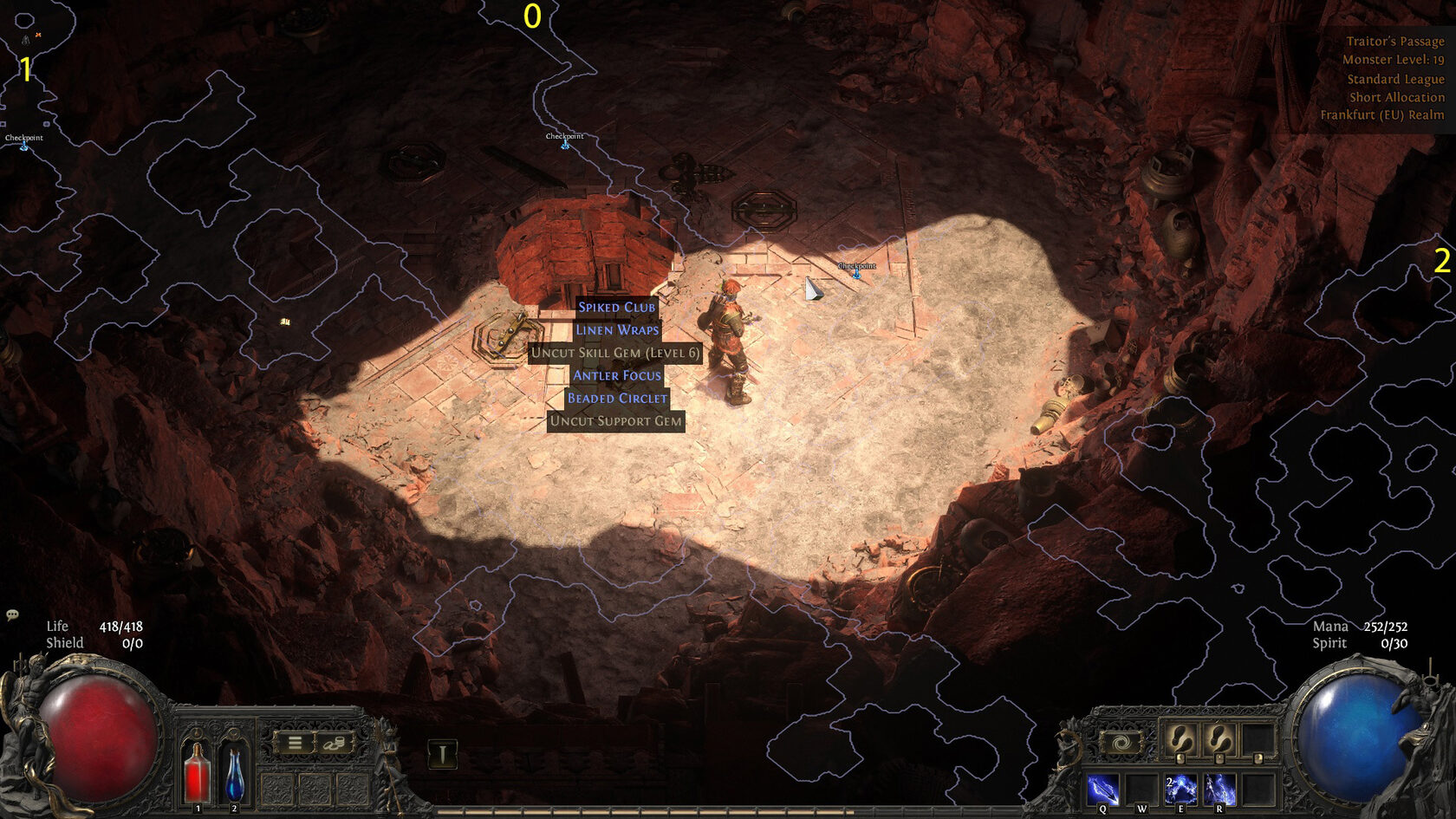Activate the lightning spear skill on Q

point(1102,790)
